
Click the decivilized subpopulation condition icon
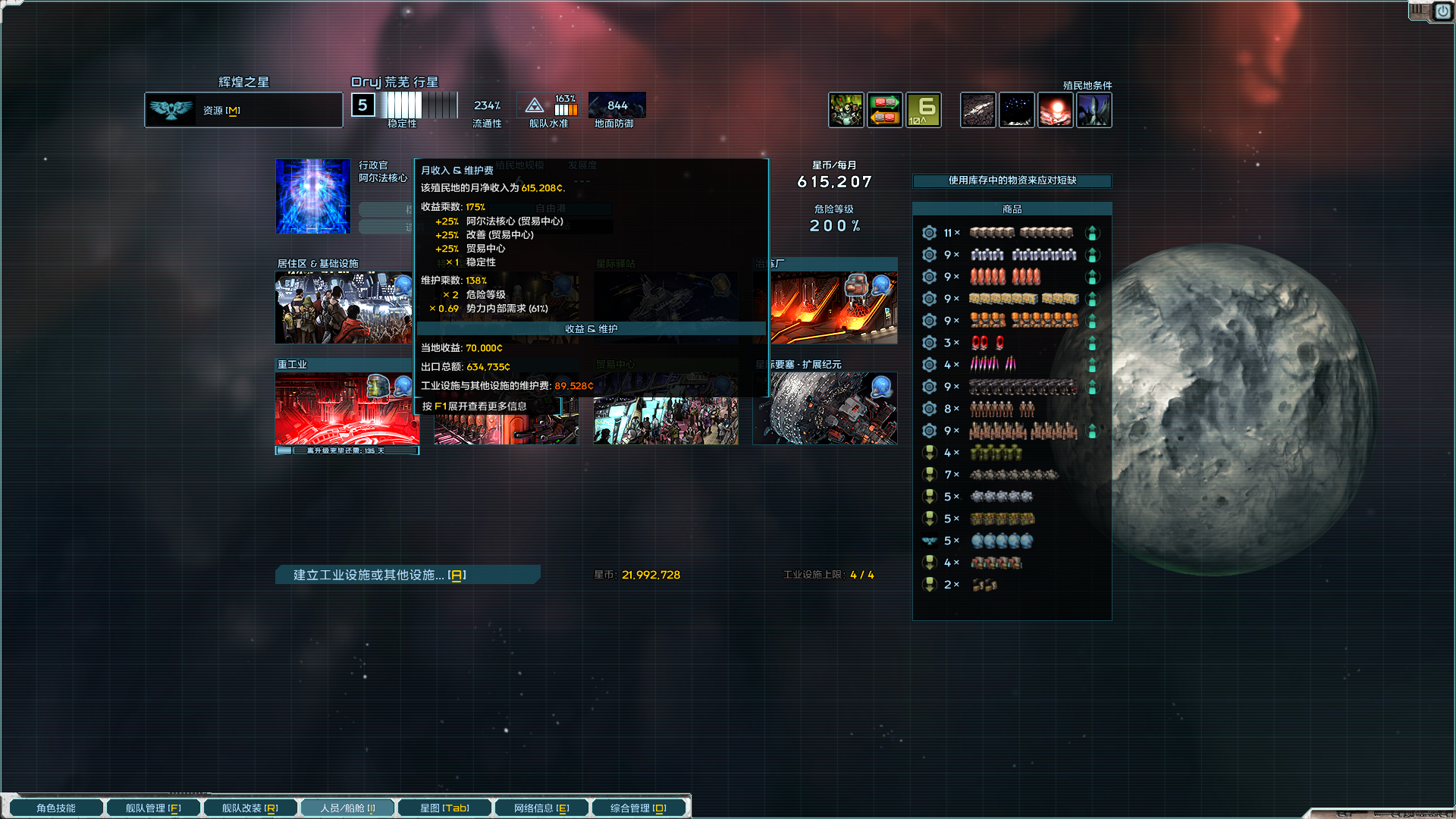(846, 110)
